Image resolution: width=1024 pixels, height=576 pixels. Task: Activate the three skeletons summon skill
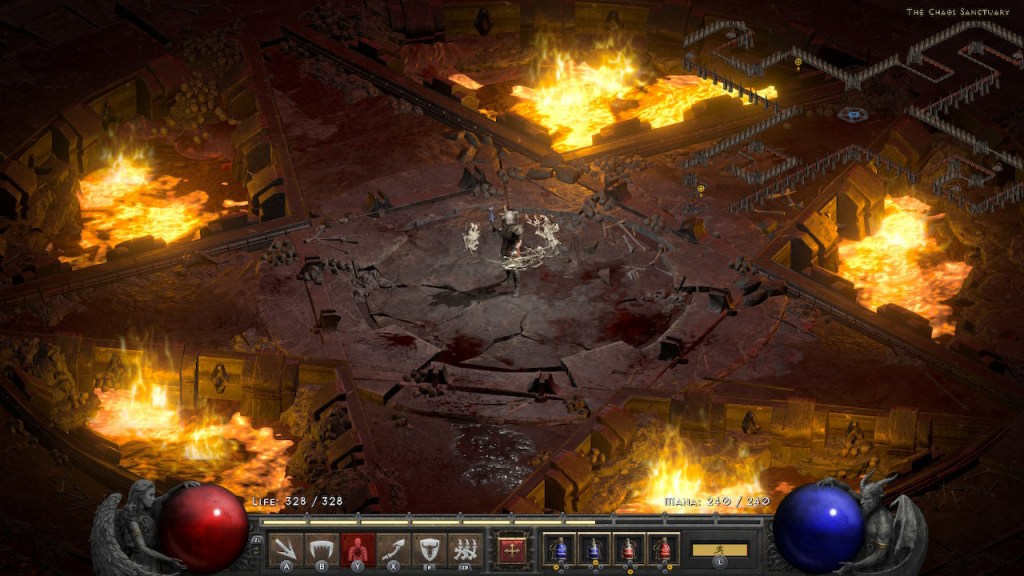pos(463,548)
